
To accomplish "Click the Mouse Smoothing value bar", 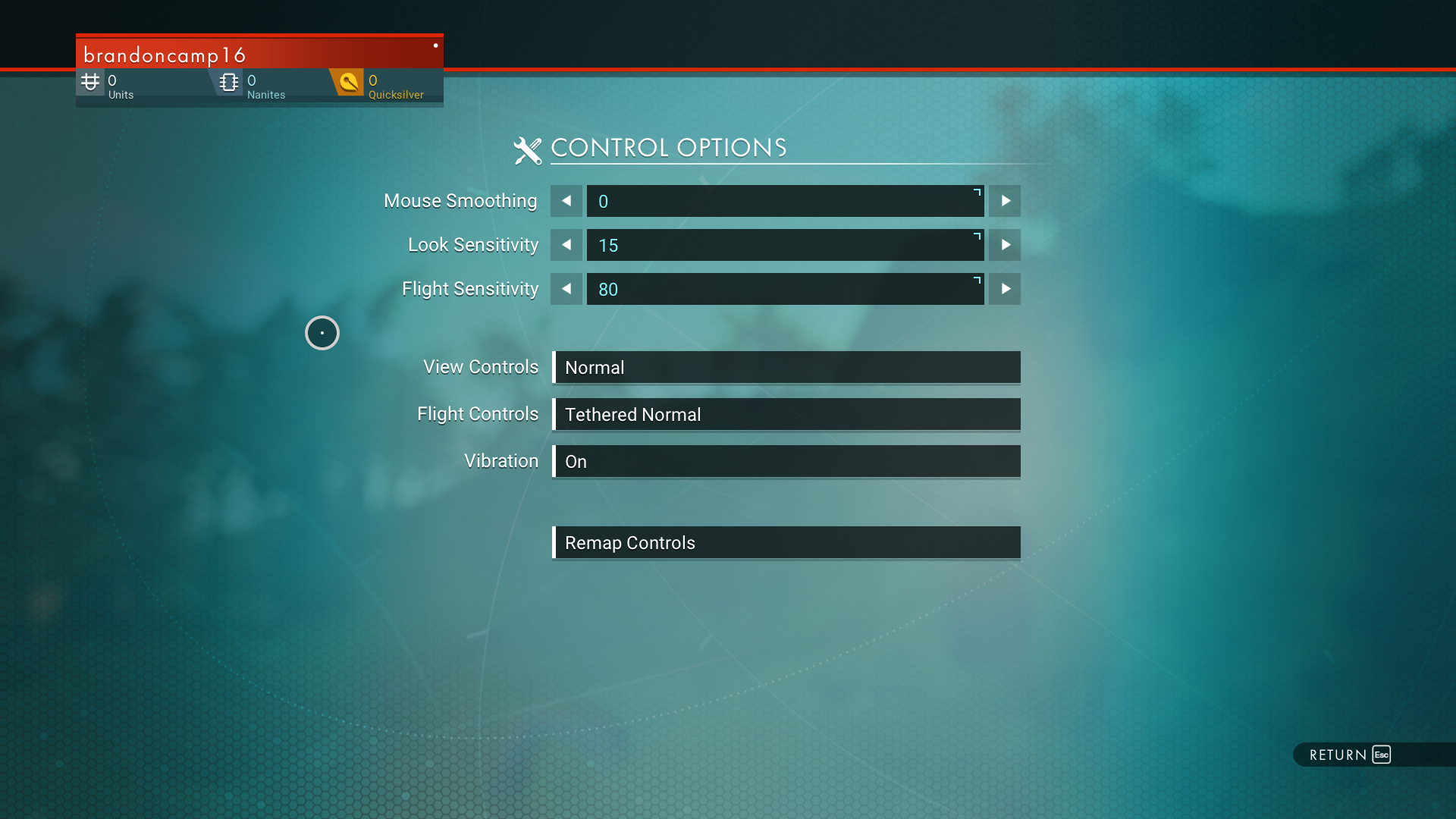I will pos(785,201).
